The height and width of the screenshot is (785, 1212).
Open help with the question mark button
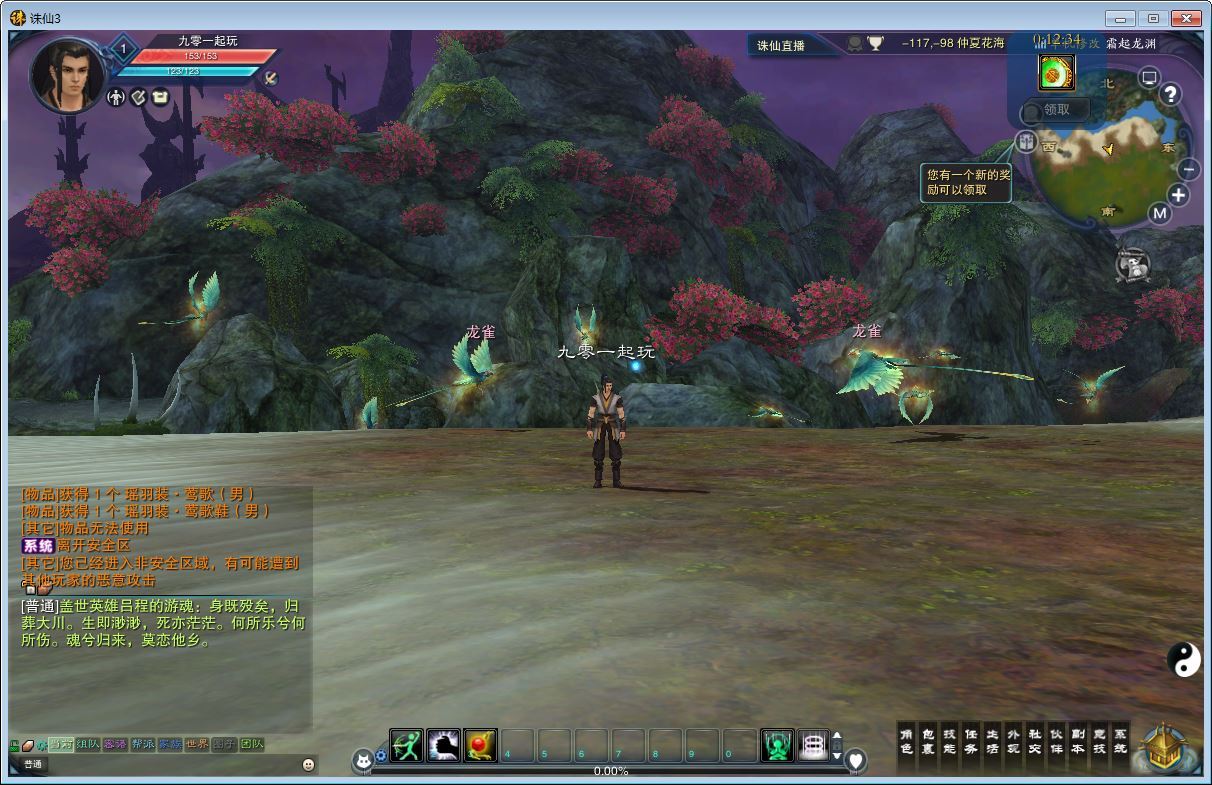[x=1170, y=95]
